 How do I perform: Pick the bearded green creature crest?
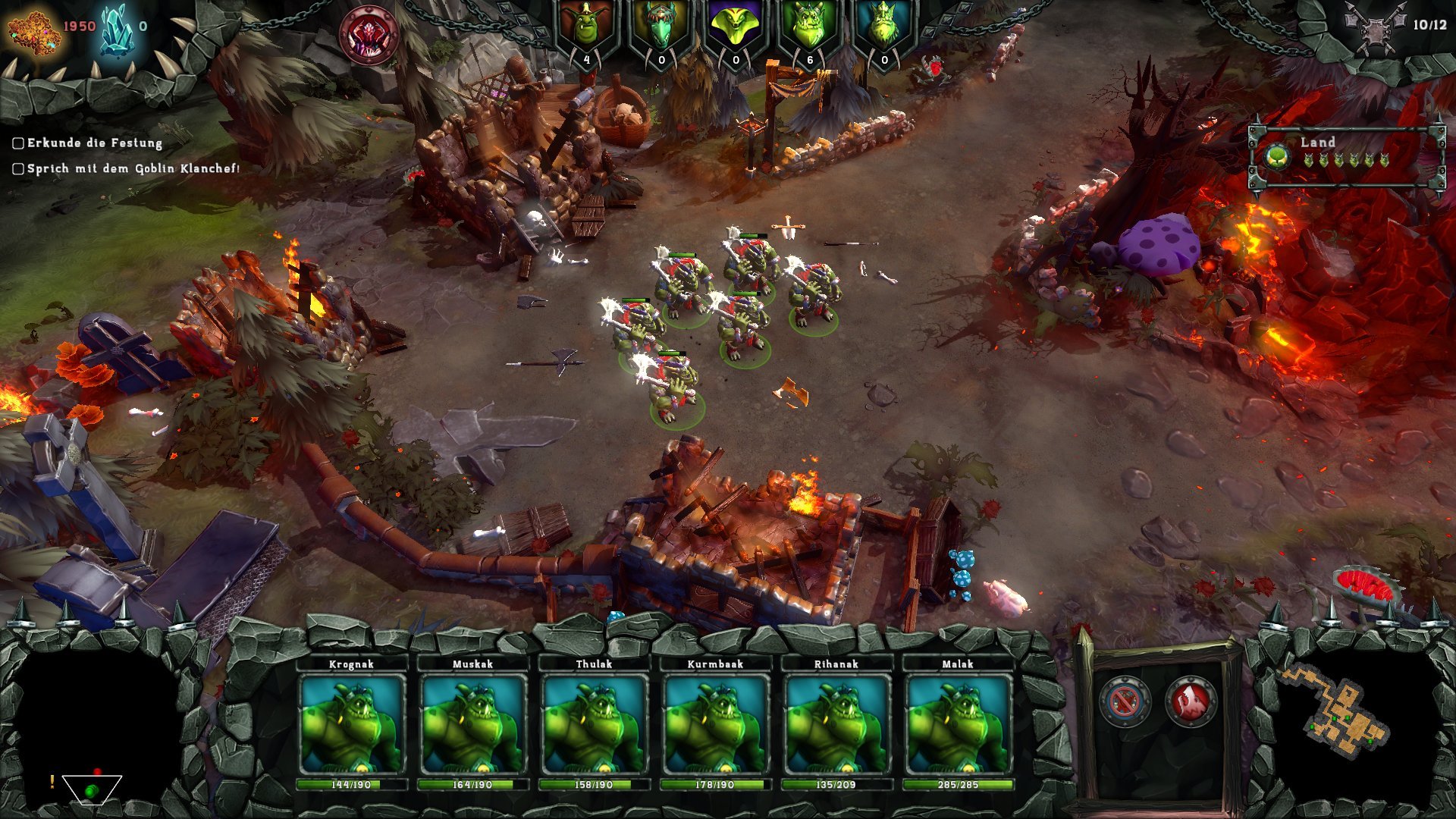coord(883,30)
